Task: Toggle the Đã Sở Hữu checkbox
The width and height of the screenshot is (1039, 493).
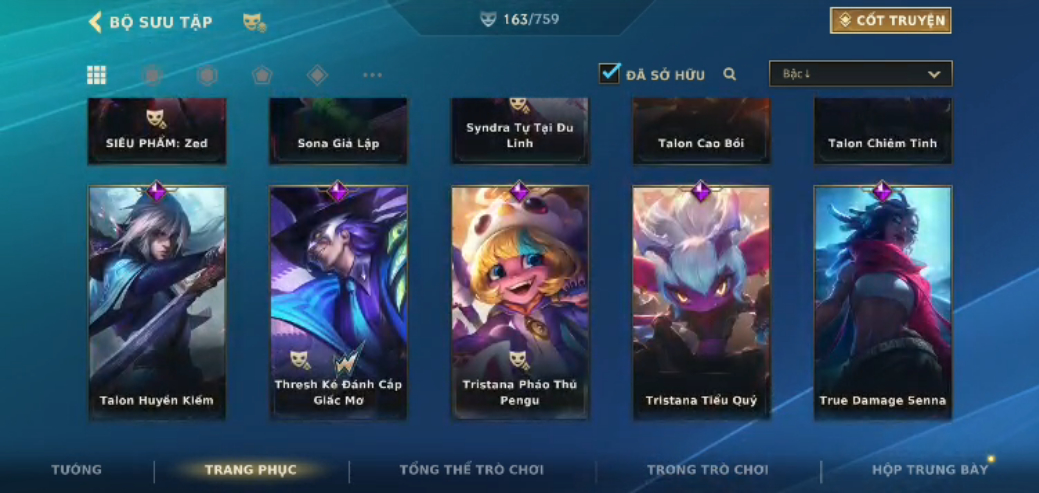Action: pyautogui.click(x=609, y=74)
